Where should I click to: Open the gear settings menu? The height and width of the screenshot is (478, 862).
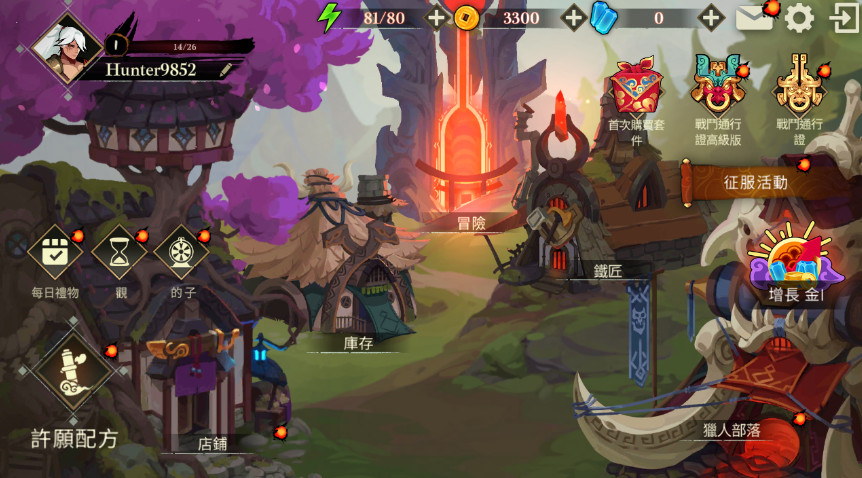pyautogui.click(x=799, y=18)
